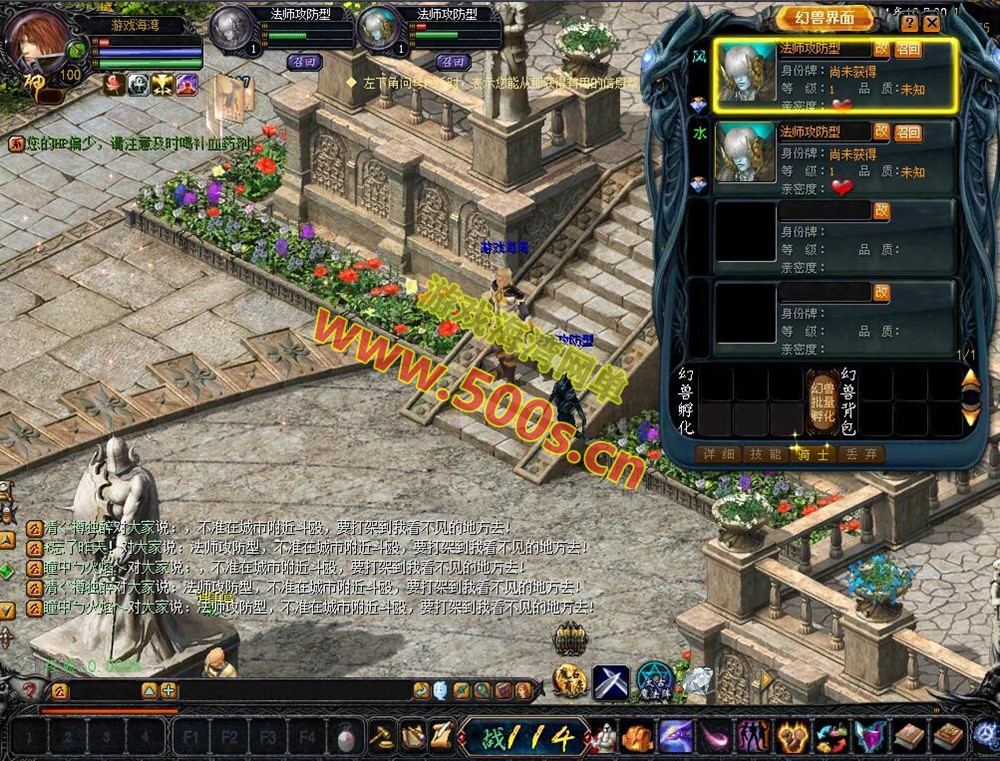Click the rose buff icon under player bars

click(x=114, y=85)
